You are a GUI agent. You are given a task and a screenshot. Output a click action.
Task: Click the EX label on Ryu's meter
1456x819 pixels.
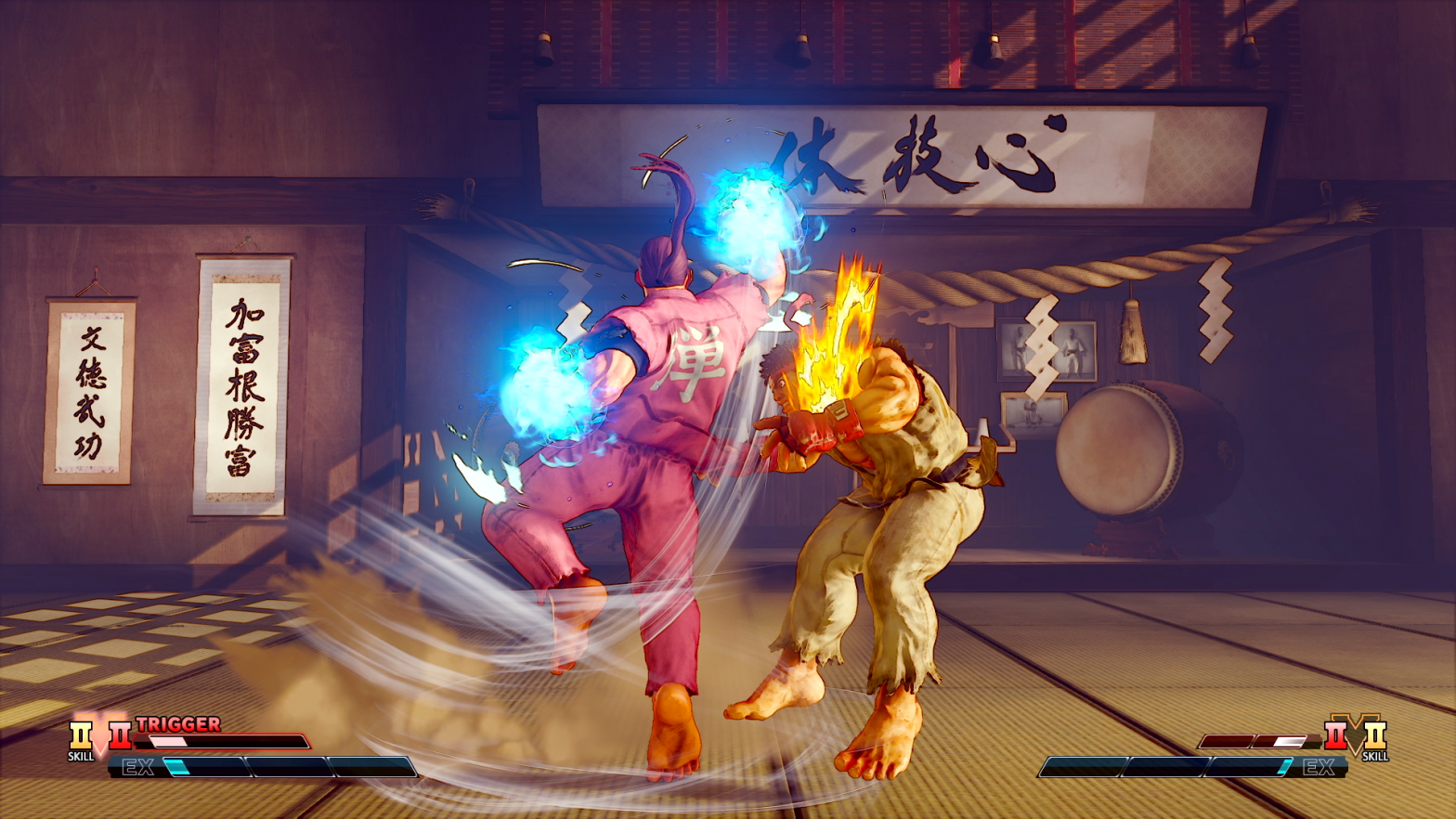[x=1321, y=765]
